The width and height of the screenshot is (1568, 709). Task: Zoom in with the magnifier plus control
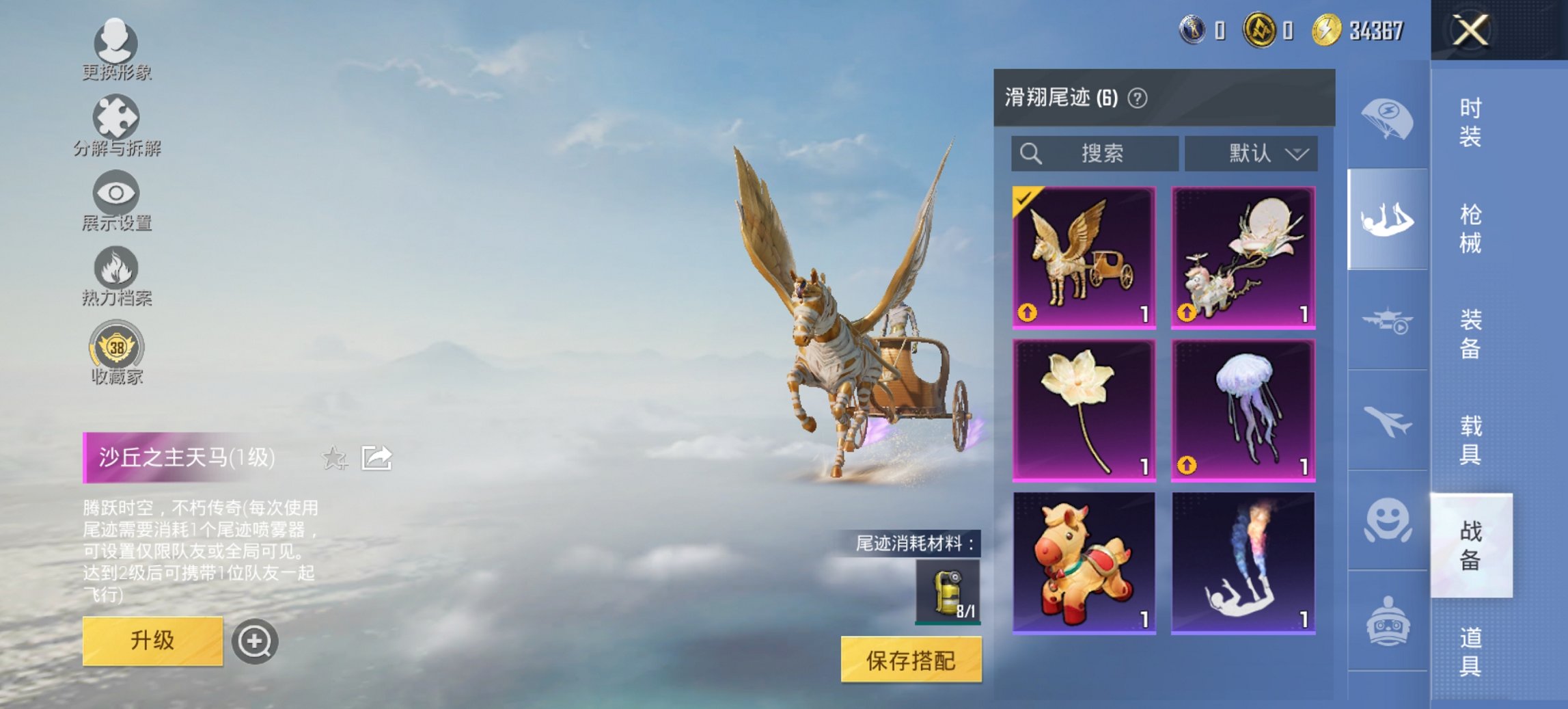point(254,640)
